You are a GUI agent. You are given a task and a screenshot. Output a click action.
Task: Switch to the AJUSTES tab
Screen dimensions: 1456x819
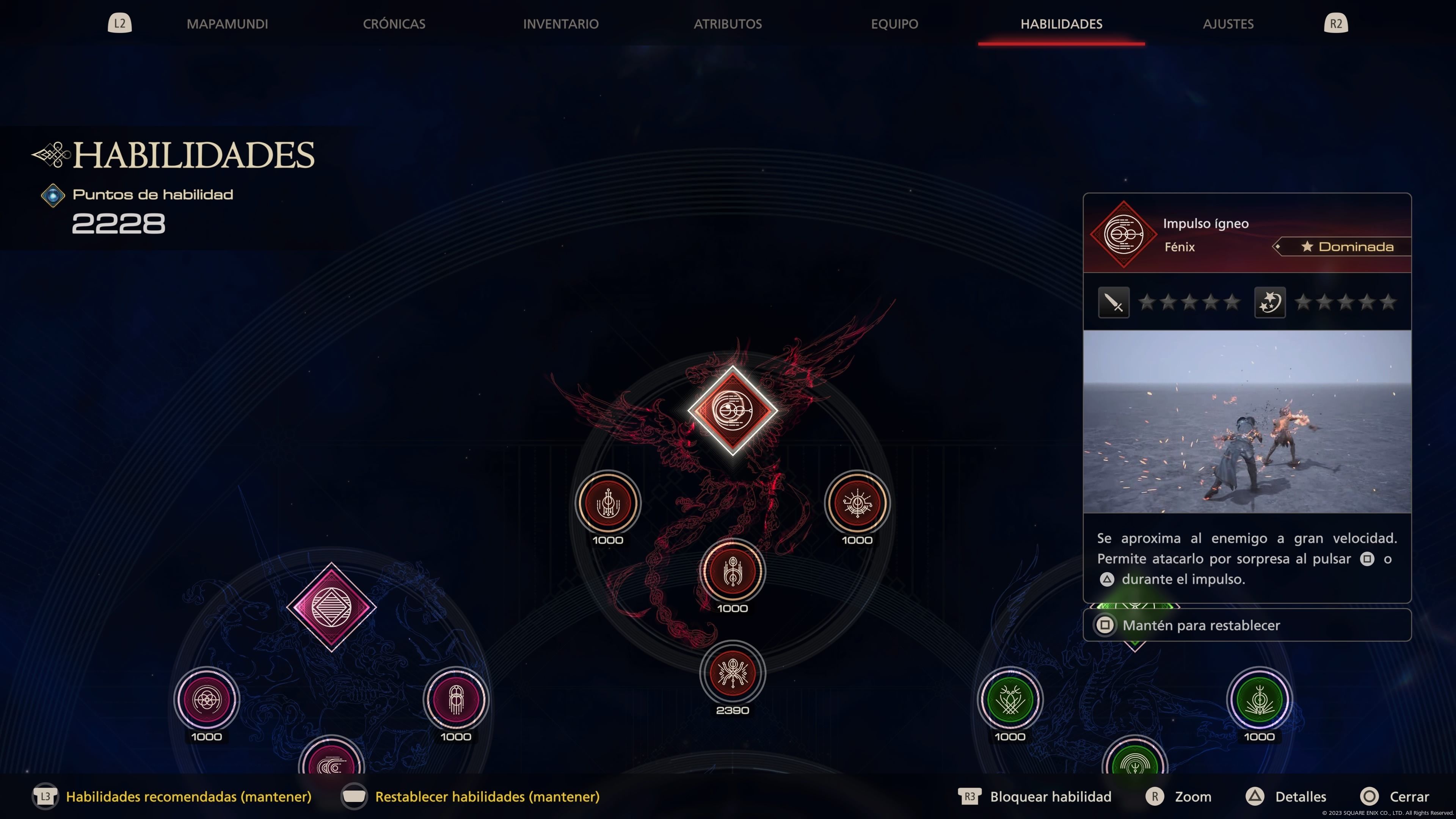tap(1228, 24)
